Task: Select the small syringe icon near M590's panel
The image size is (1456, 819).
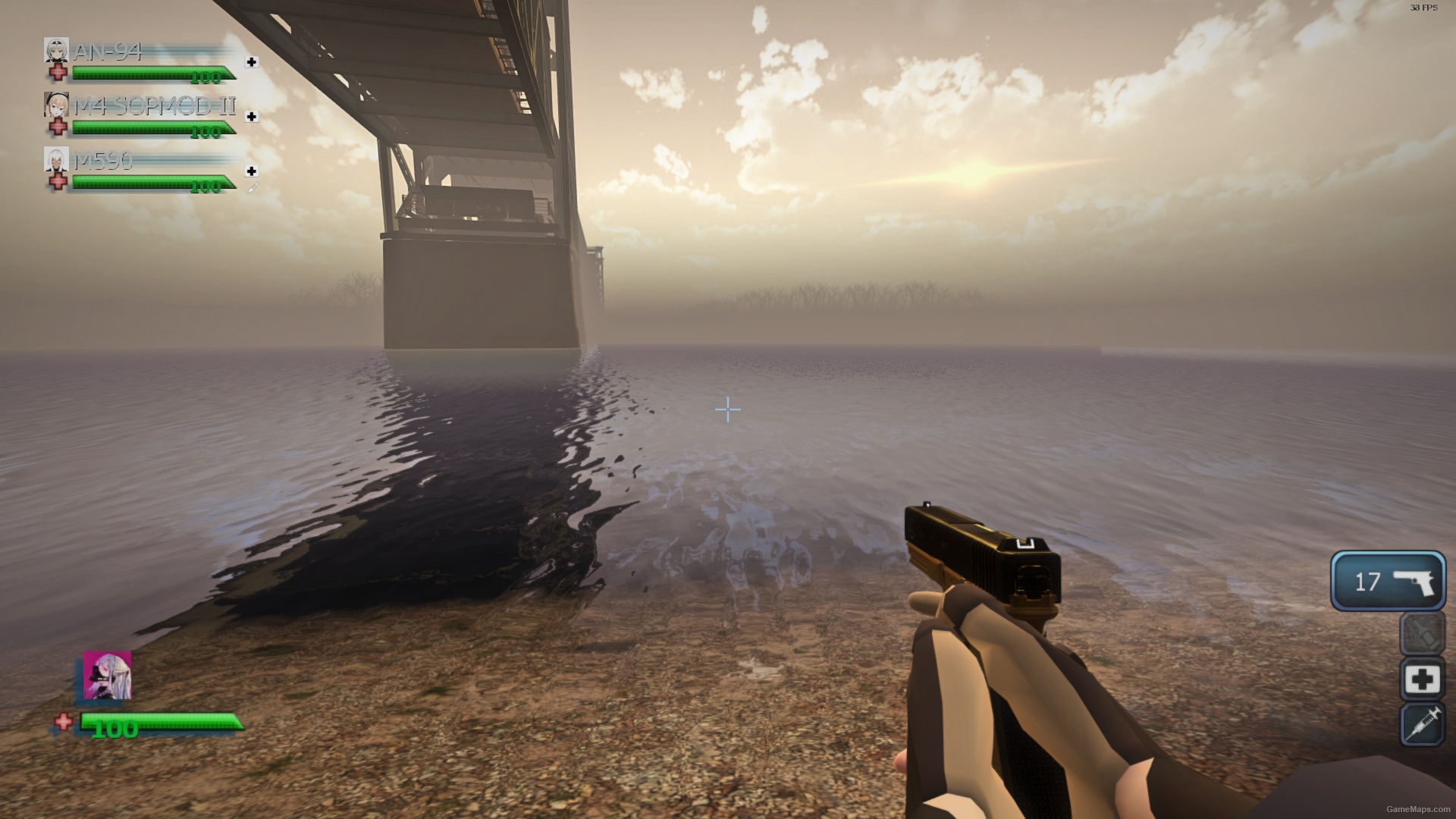Action: pyautogui.click(x=253, y=184)
